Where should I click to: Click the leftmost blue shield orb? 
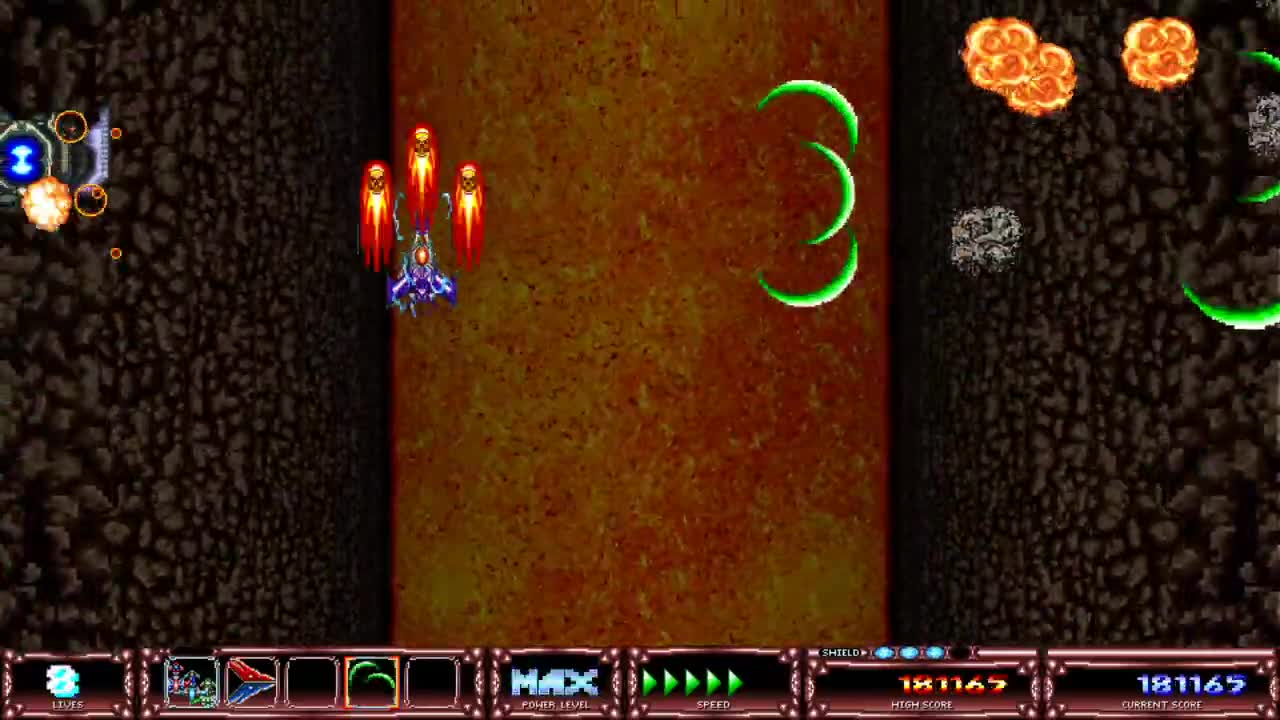(885, 652)
